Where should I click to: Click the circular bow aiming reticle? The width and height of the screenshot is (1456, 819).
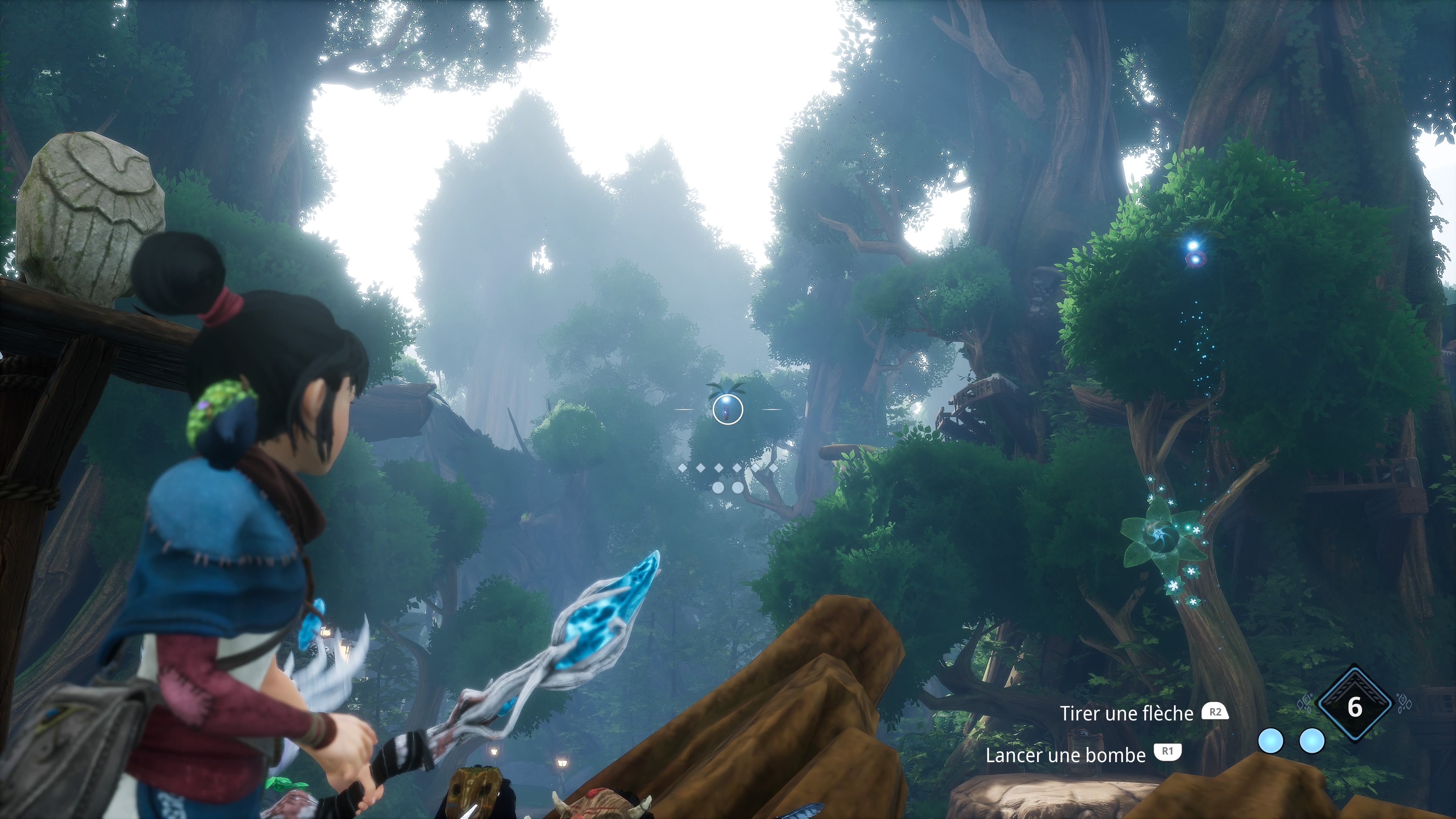click(x=728, y=409)
